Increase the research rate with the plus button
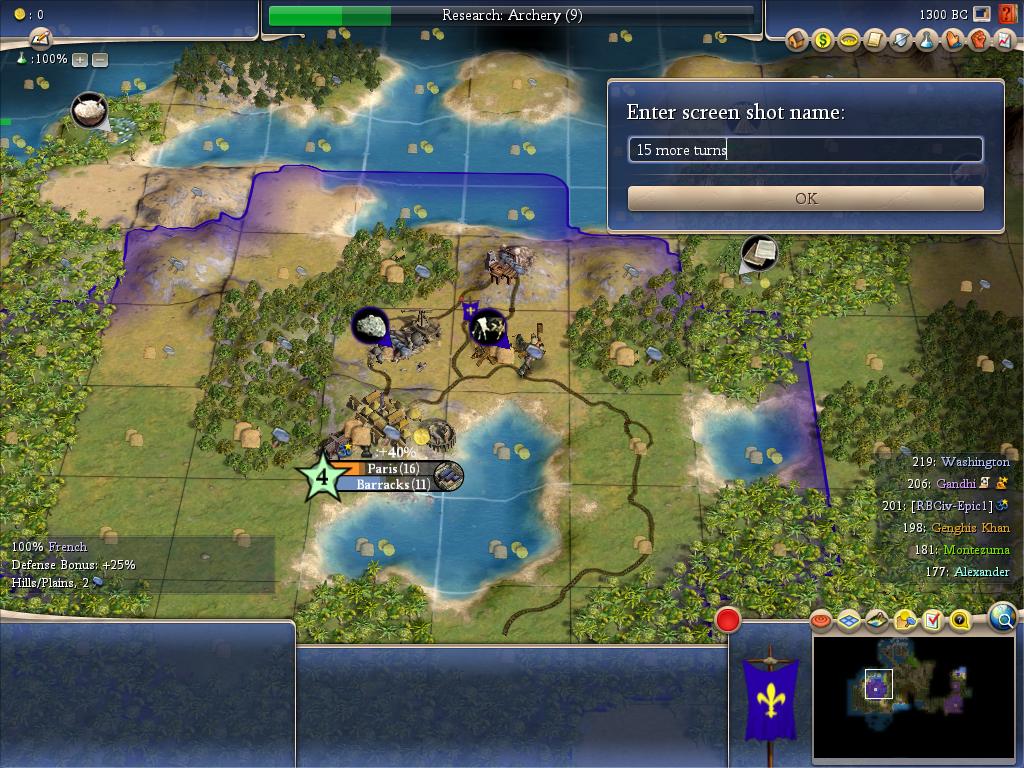Screen dimensions: 1024x768 [x=80, y=59]
